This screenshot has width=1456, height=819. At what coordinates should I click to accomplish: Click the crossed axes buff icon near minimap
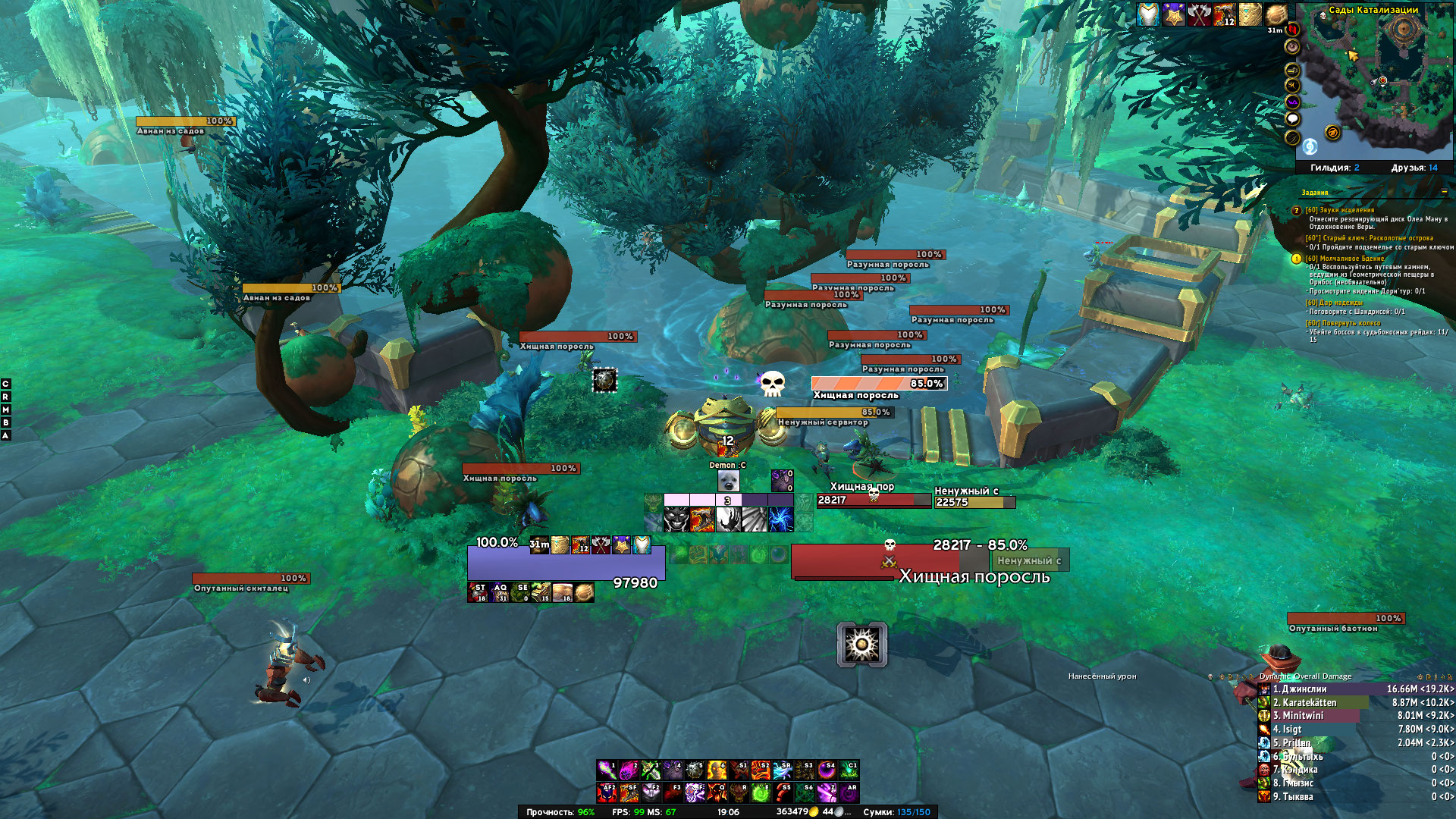[1199, 14]
